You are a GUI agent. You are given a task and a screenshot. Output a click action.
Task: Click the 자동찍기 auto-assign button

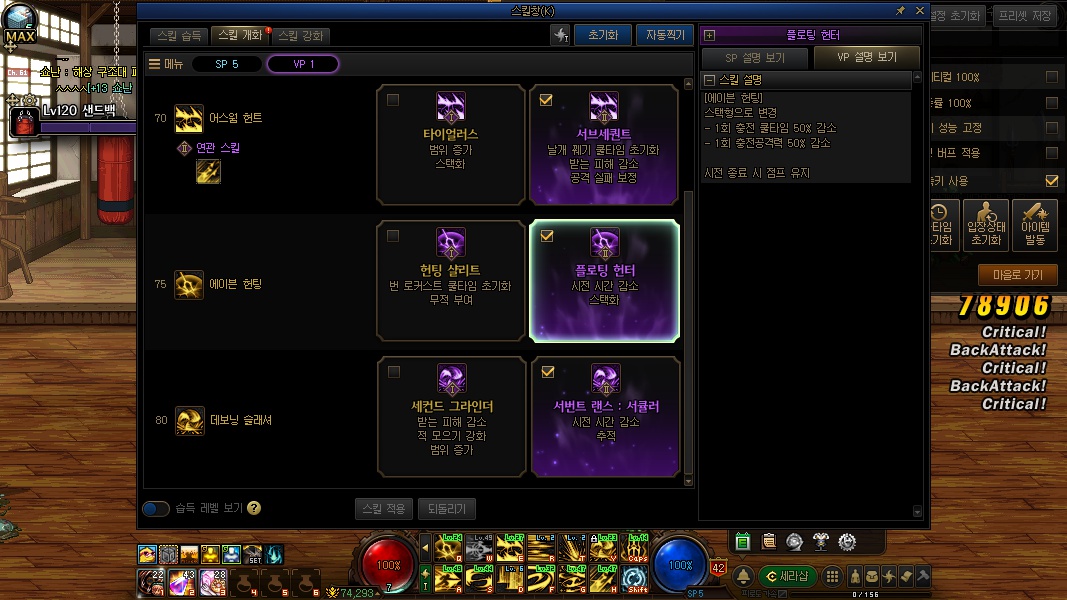(663, 35)
